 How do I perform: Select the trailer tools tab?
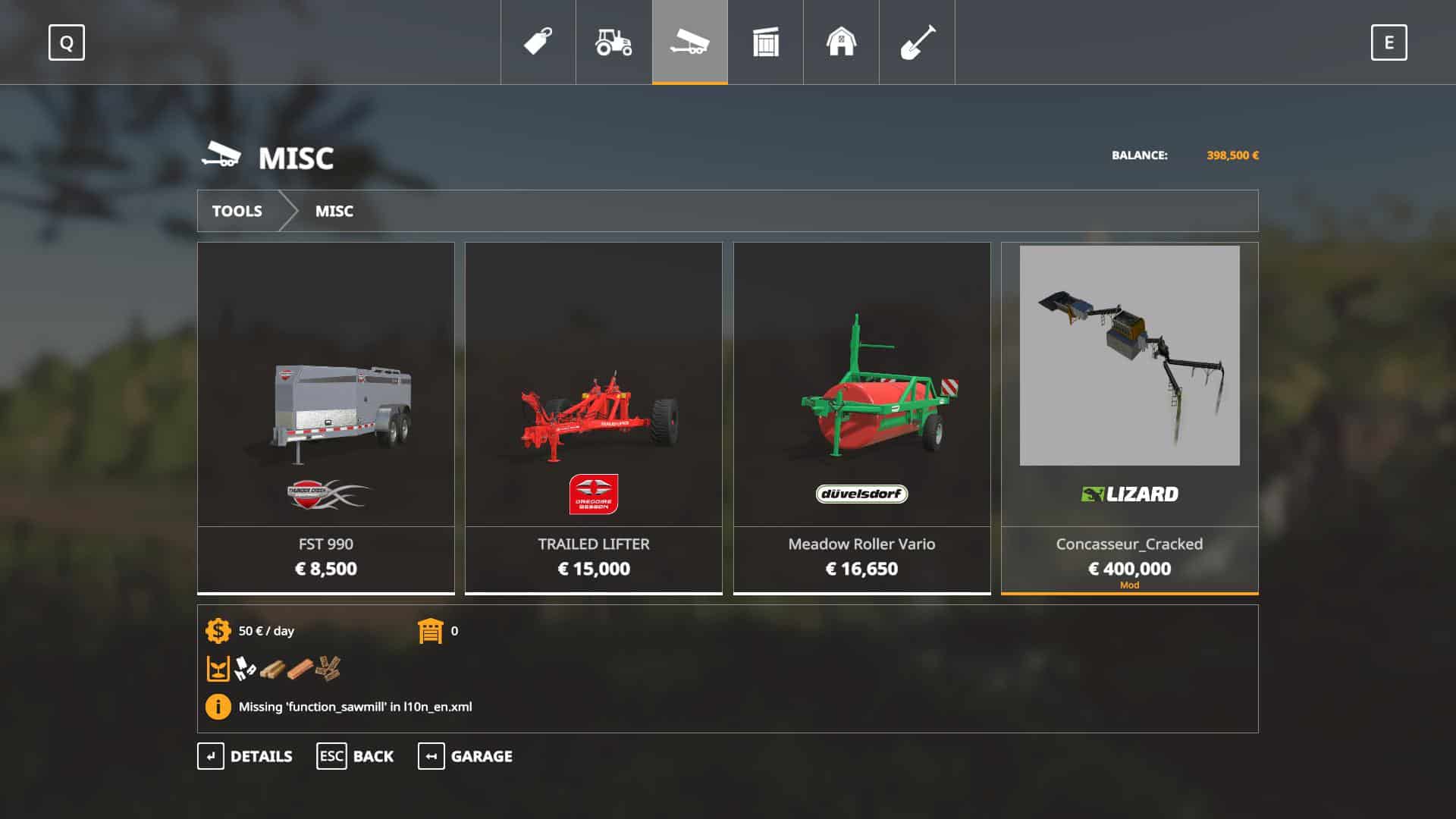[x=689, y=42]
